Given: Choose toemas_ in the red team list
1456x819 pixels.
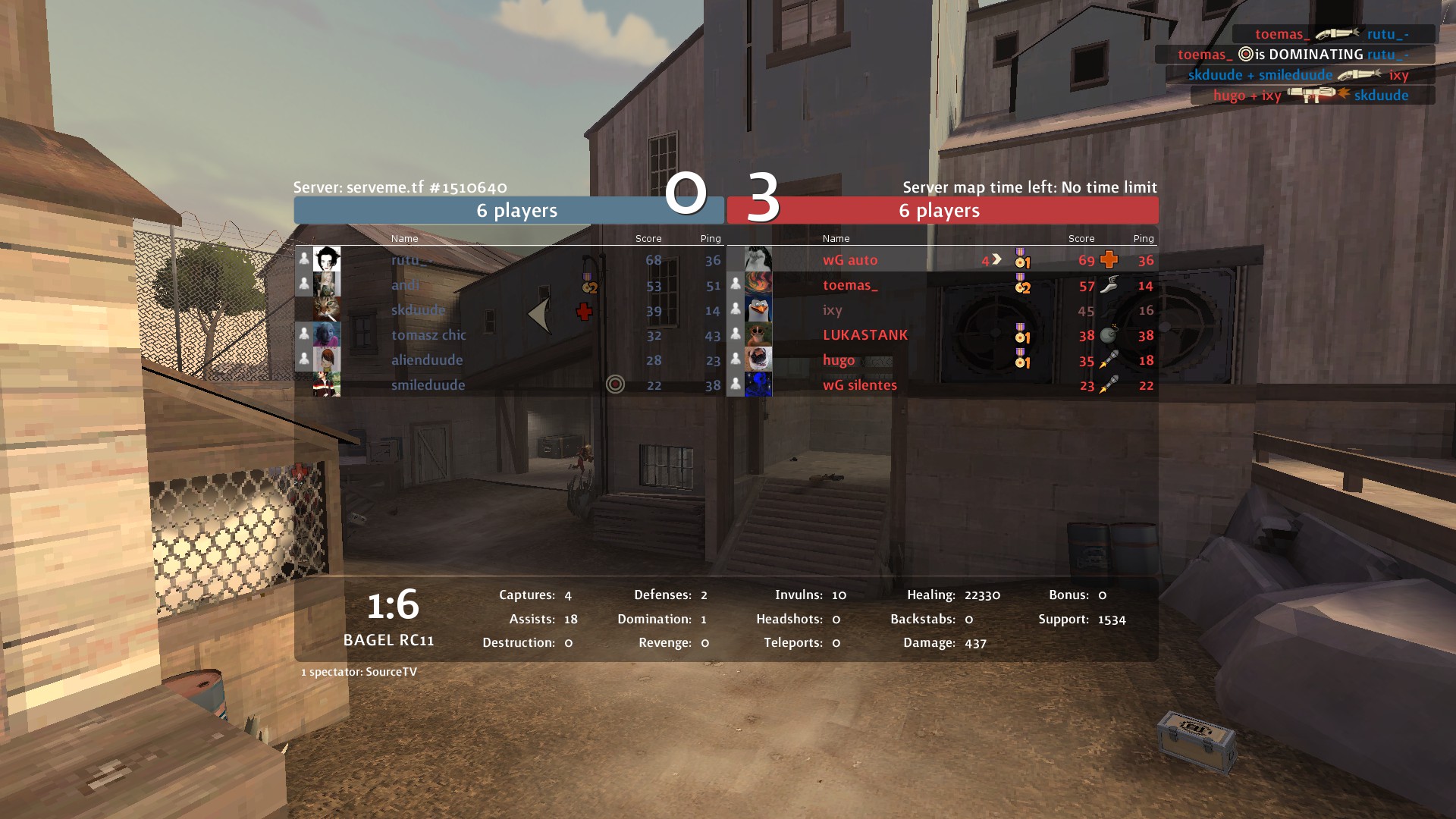Looking at the screenshot, I should pyautogui.click(x=941, y=285).
